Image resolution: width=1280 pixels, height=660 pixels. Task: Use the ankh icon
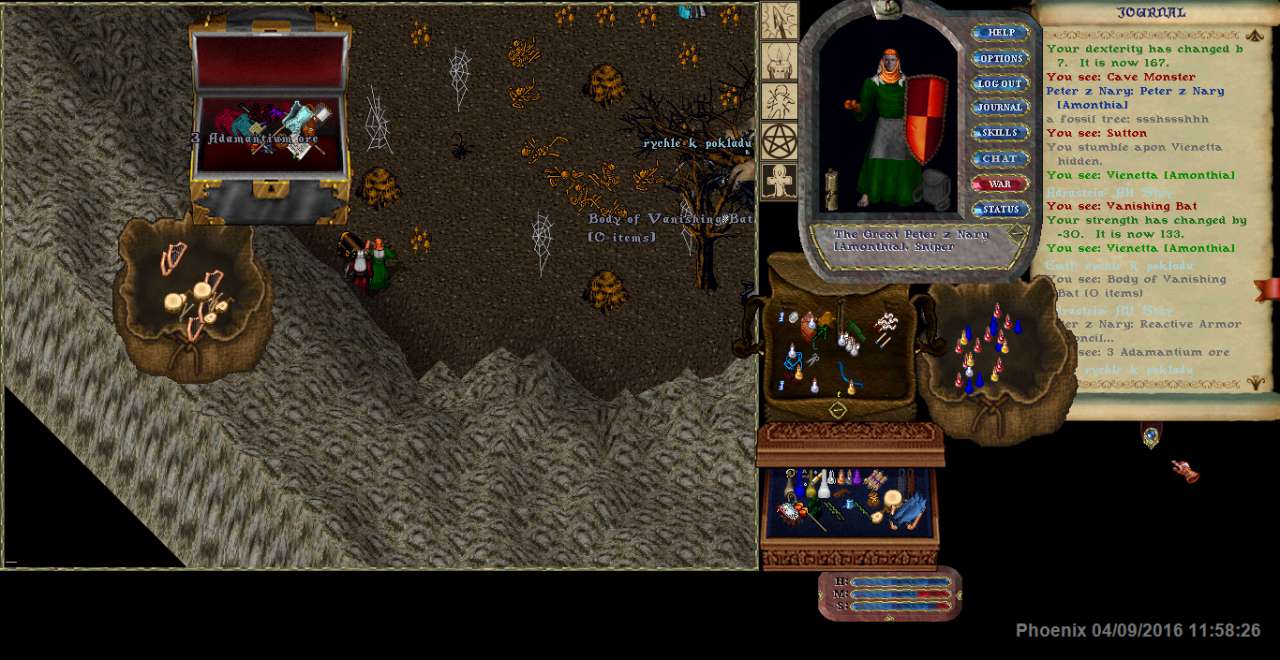[779, 181]
